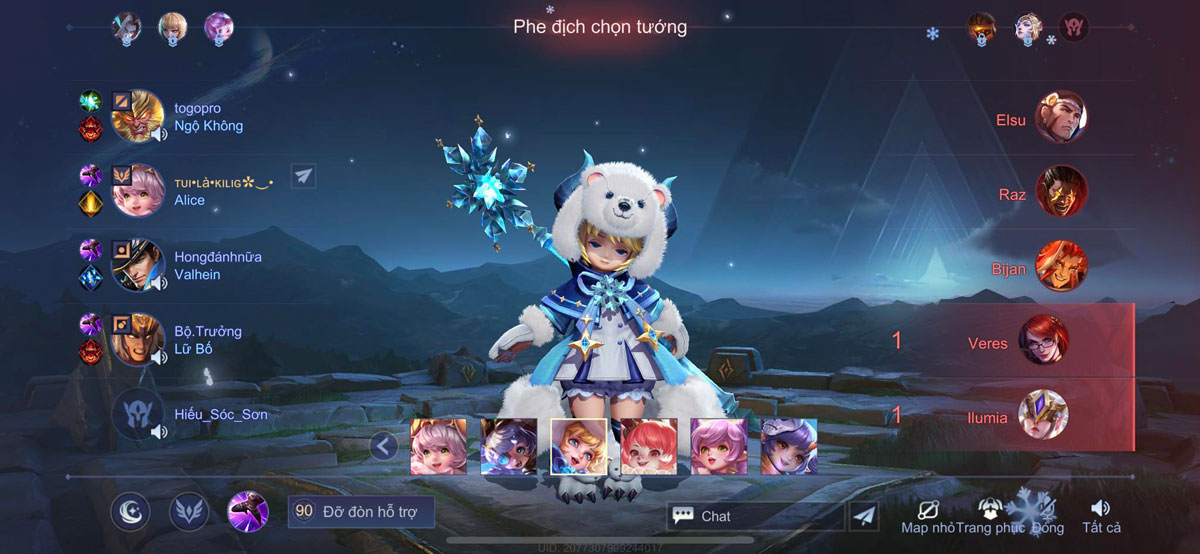1200x554 pixels.
Task: Open the Trang phục skins menu
Action: tap(990, 516)
